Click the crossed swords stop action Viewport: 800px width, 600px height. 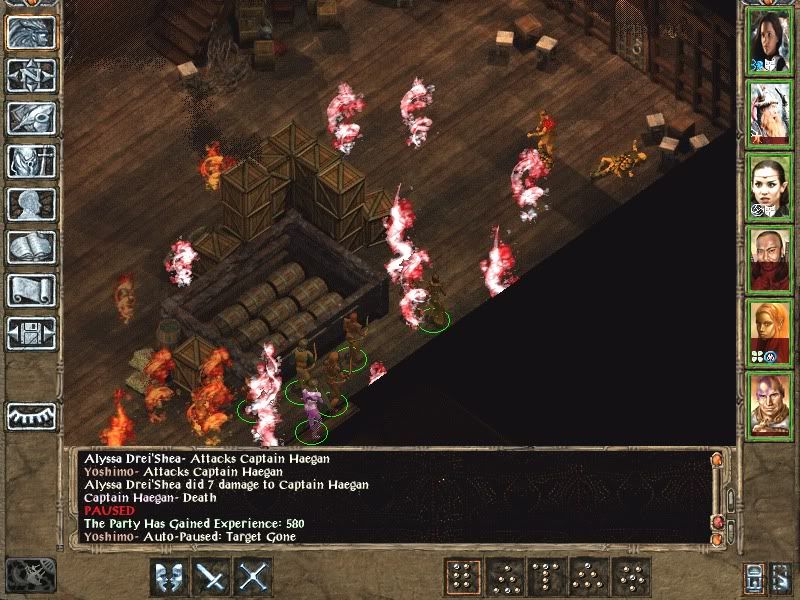coord(254,577)
